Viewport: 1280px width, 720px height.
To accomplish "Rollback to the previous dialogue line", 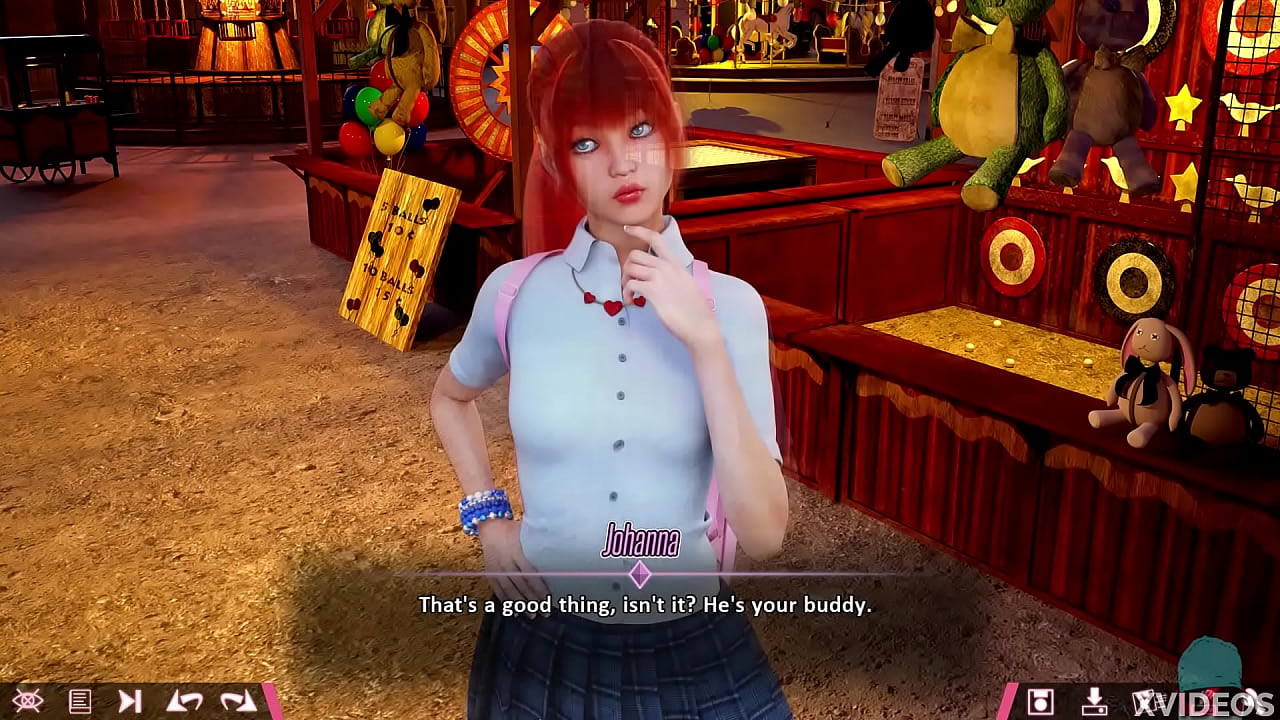I will pyautogui.click(x=187, y=700).
